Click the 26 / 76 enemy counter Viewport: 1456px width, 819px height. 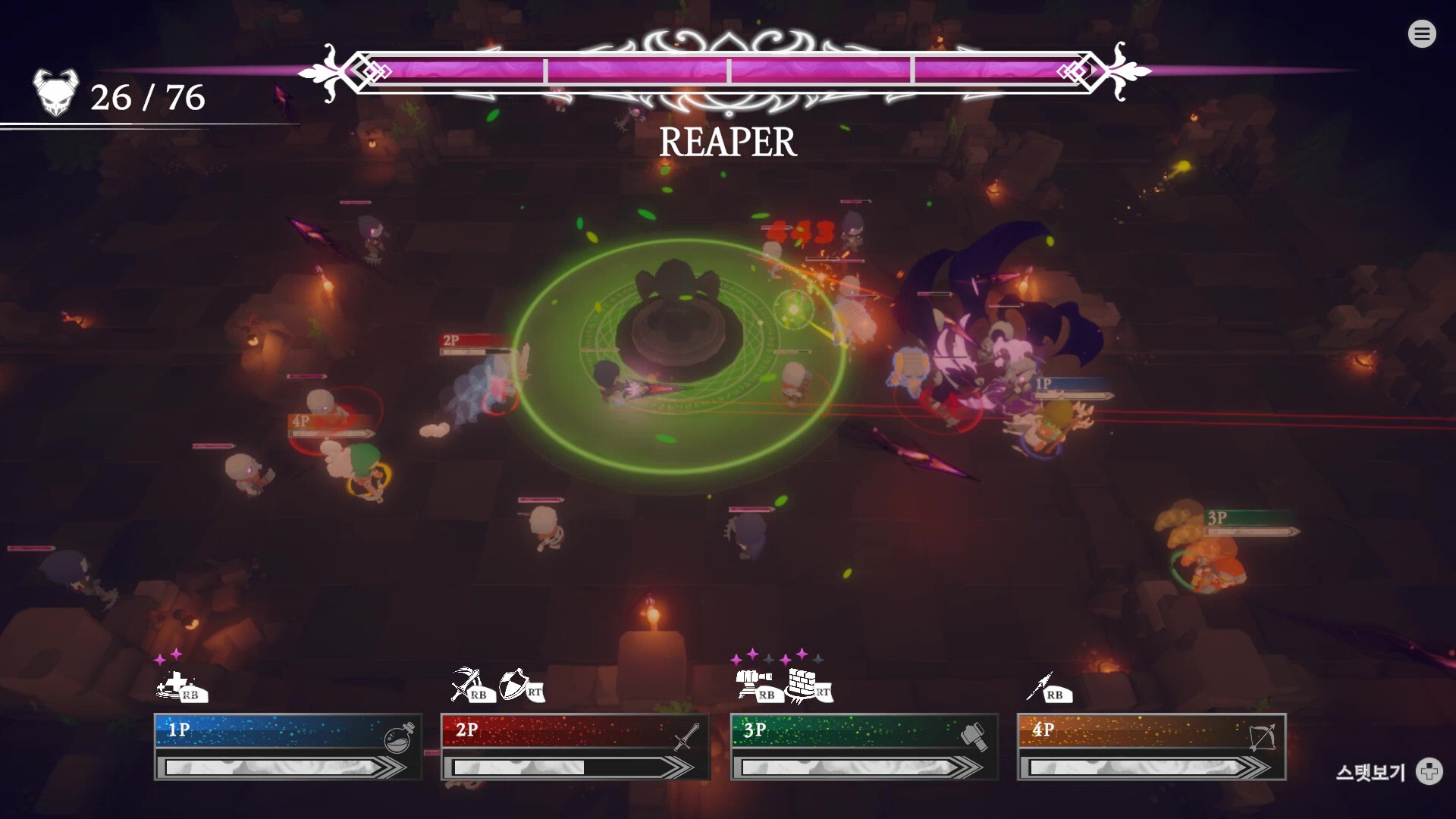click(148, 97)
